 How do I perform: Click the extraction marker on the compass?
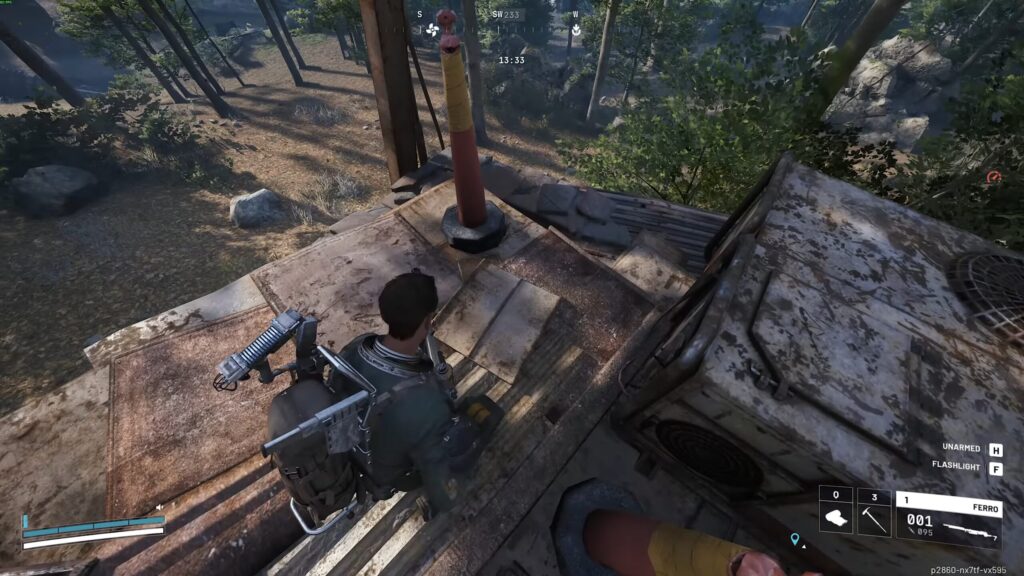point(576,29)
